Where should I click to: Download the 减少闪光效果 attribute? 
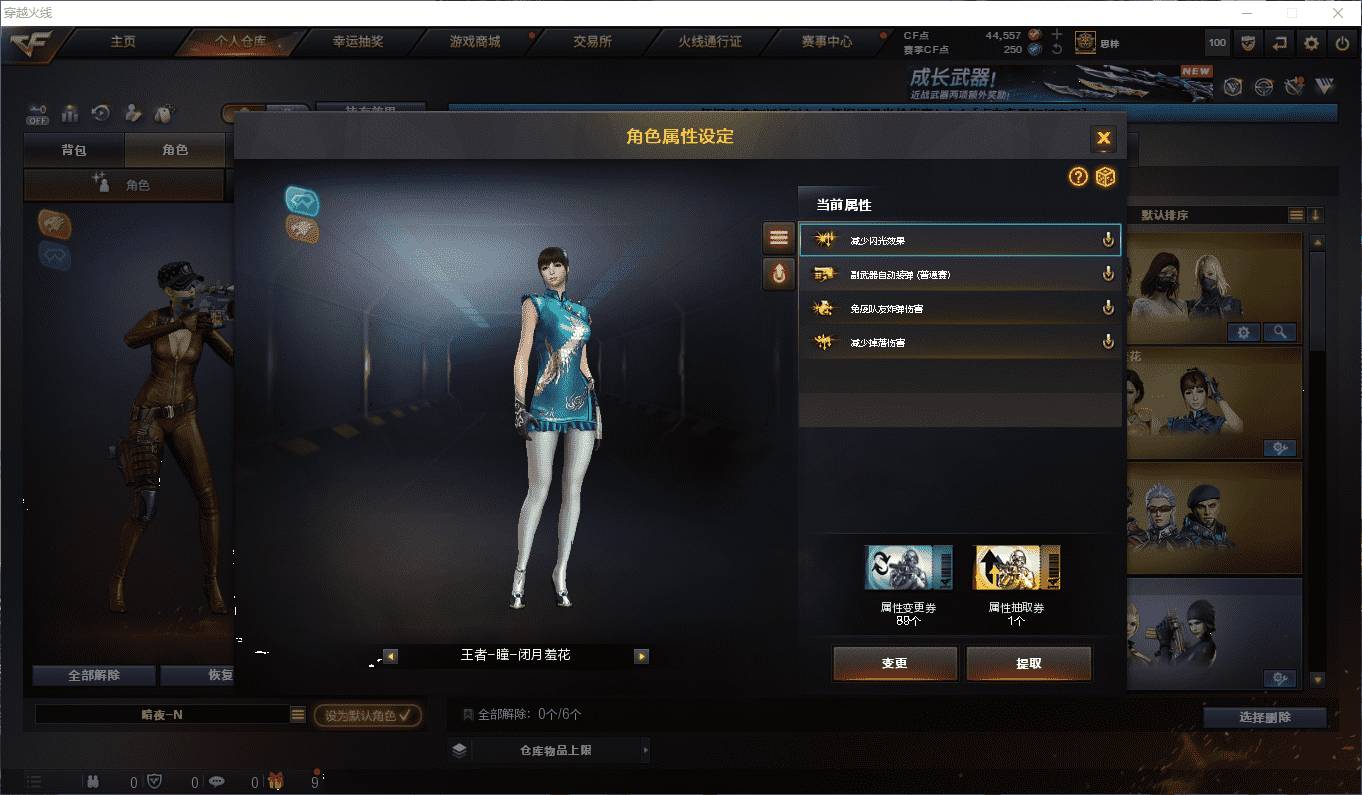(x=1108, y=239)
